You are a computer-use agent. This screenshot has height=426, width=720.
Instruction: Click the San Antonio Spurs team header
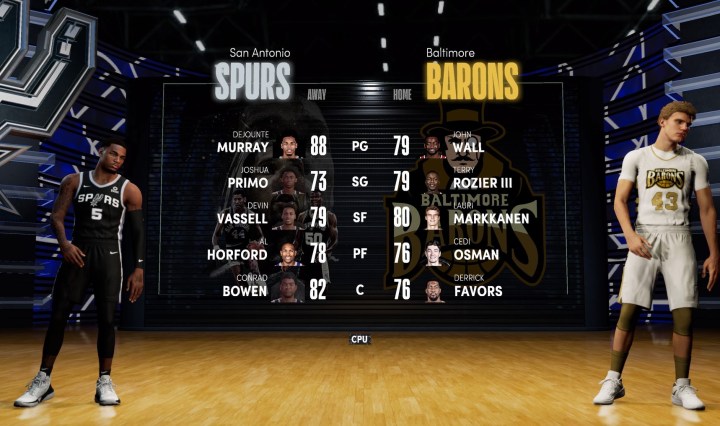254,75
